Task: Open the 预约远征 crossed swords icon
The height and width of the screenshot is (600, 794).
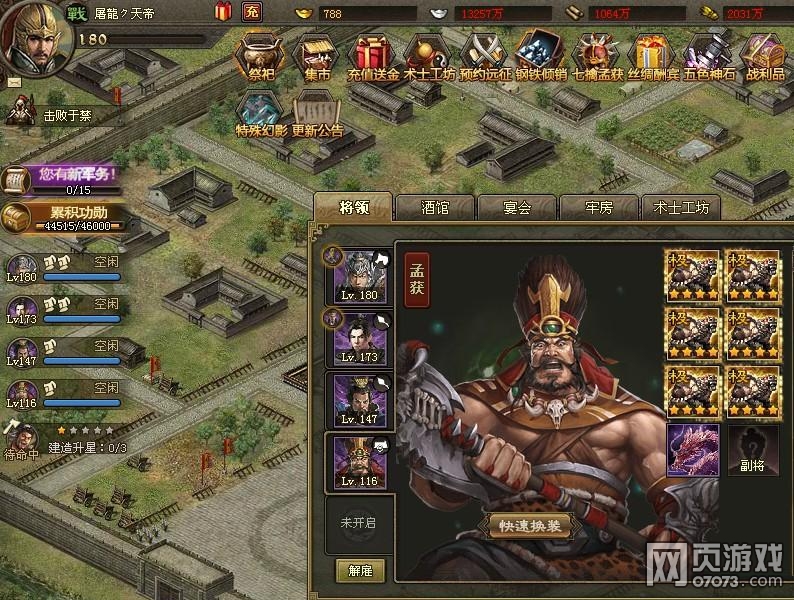Action: pos(489,57)
